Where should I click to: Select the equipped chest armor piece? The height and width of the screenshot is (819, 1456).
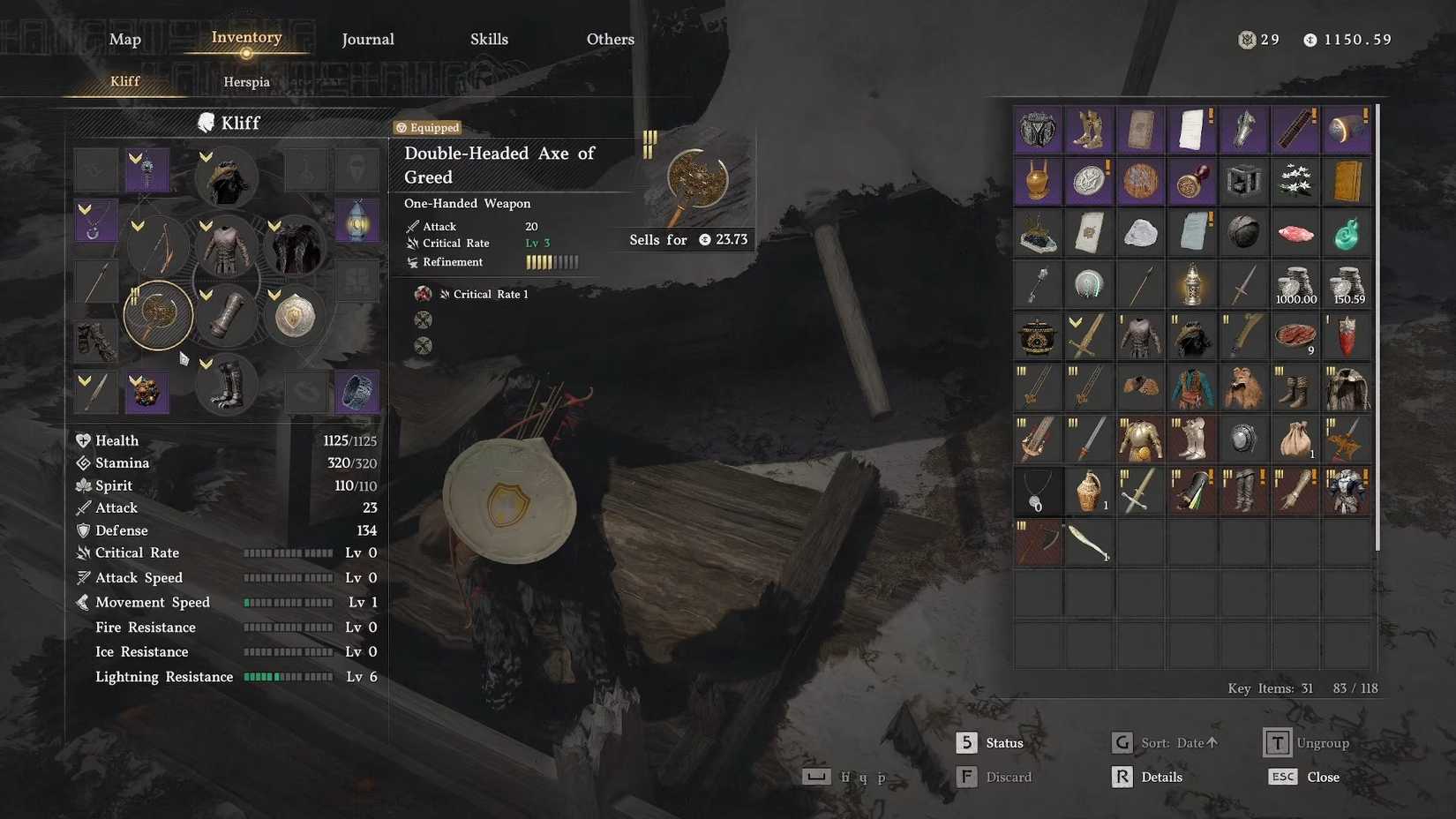click(x=226, y=248)
